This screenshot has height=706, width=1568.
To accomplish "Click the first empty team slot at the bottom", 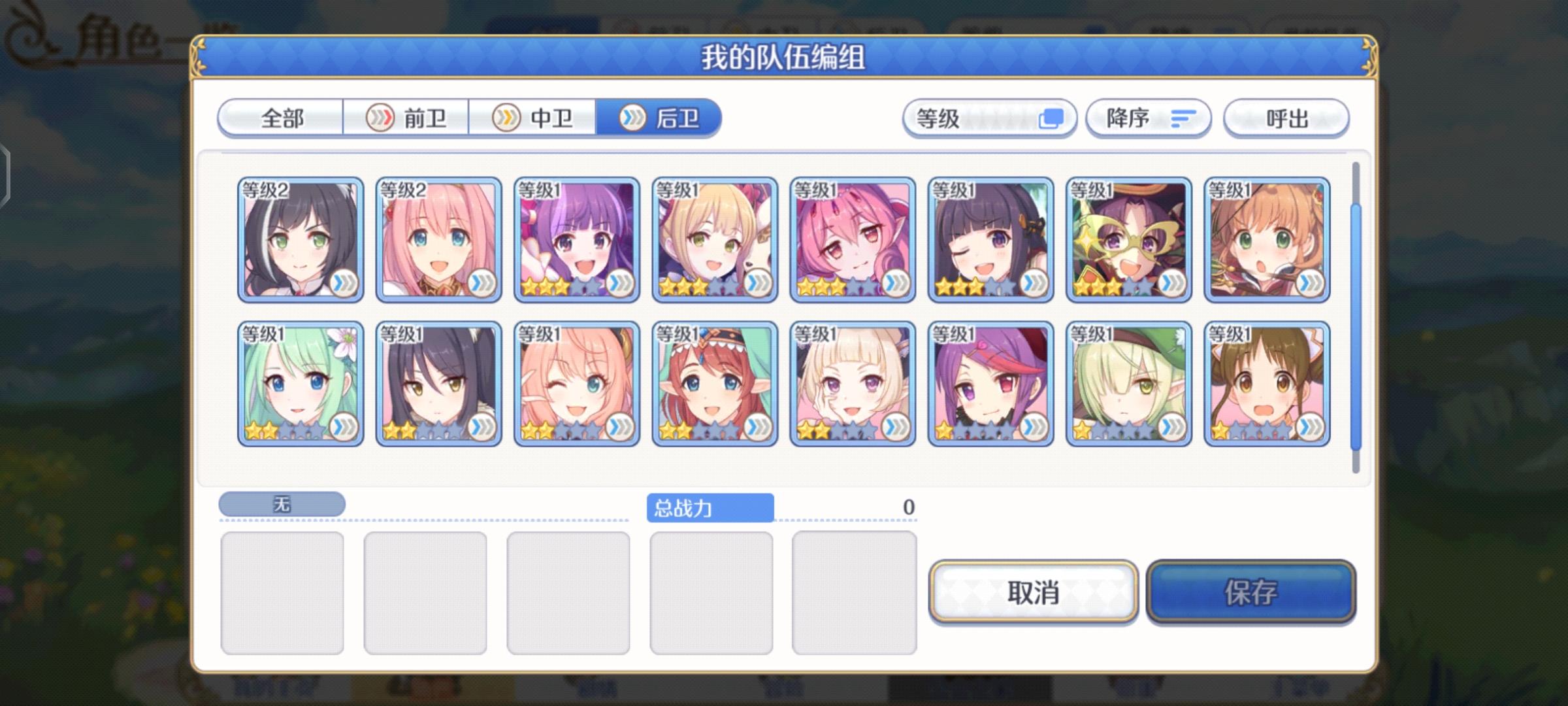I will pyautogui.click(x=284, y=592).
